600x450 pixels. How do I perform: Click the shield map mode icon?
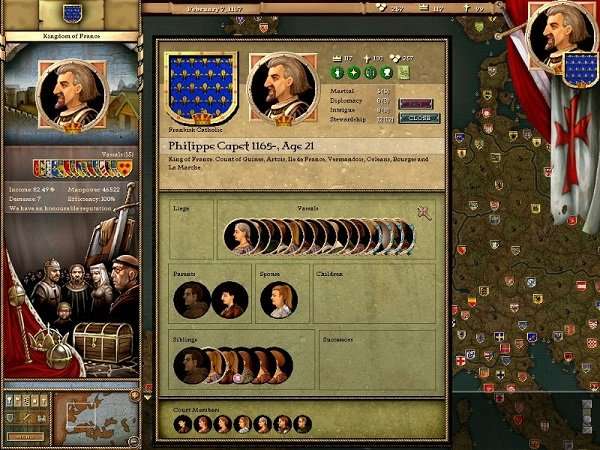pyautogui.click(x=10, y=418)
